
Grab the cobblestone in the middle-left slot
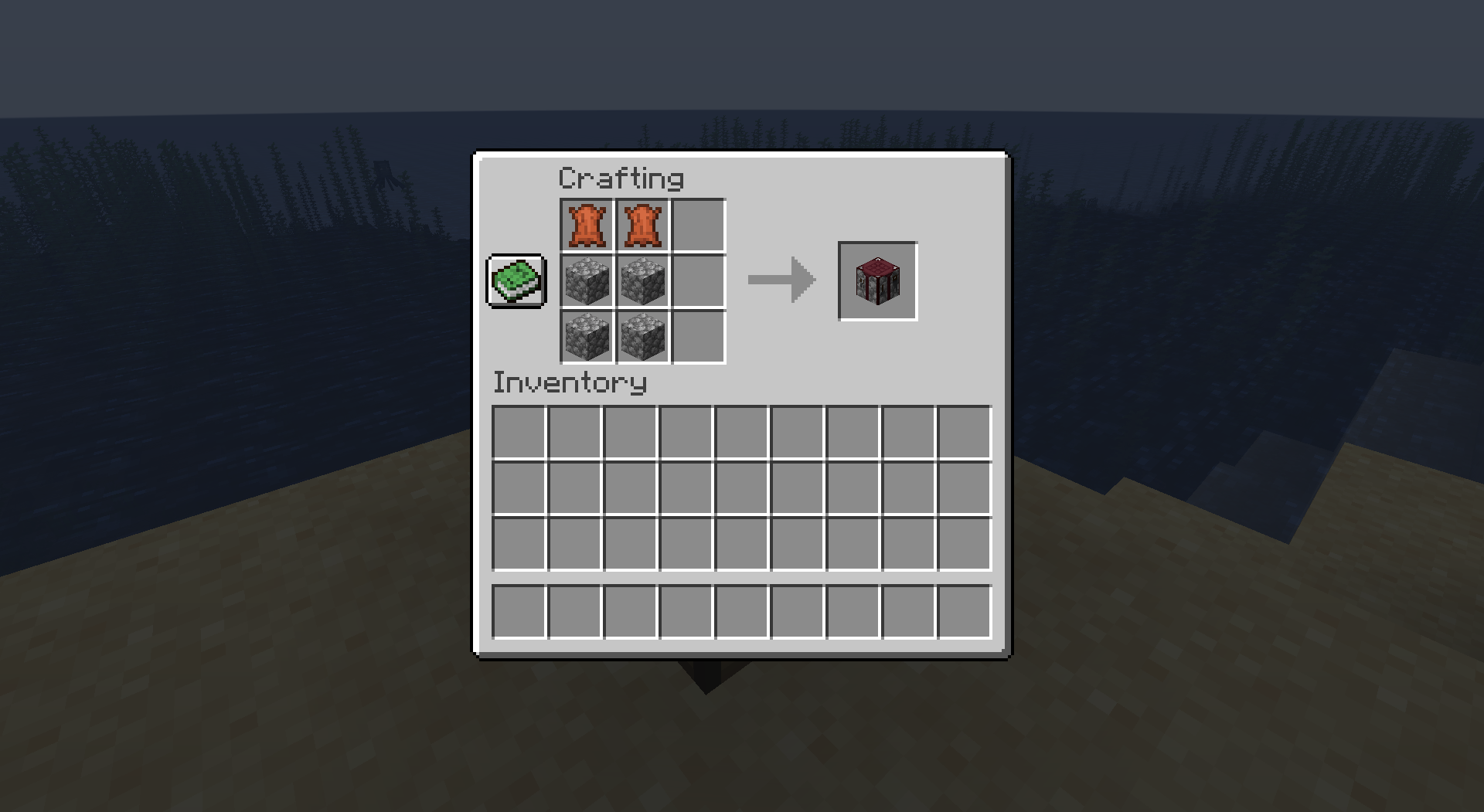587,280
